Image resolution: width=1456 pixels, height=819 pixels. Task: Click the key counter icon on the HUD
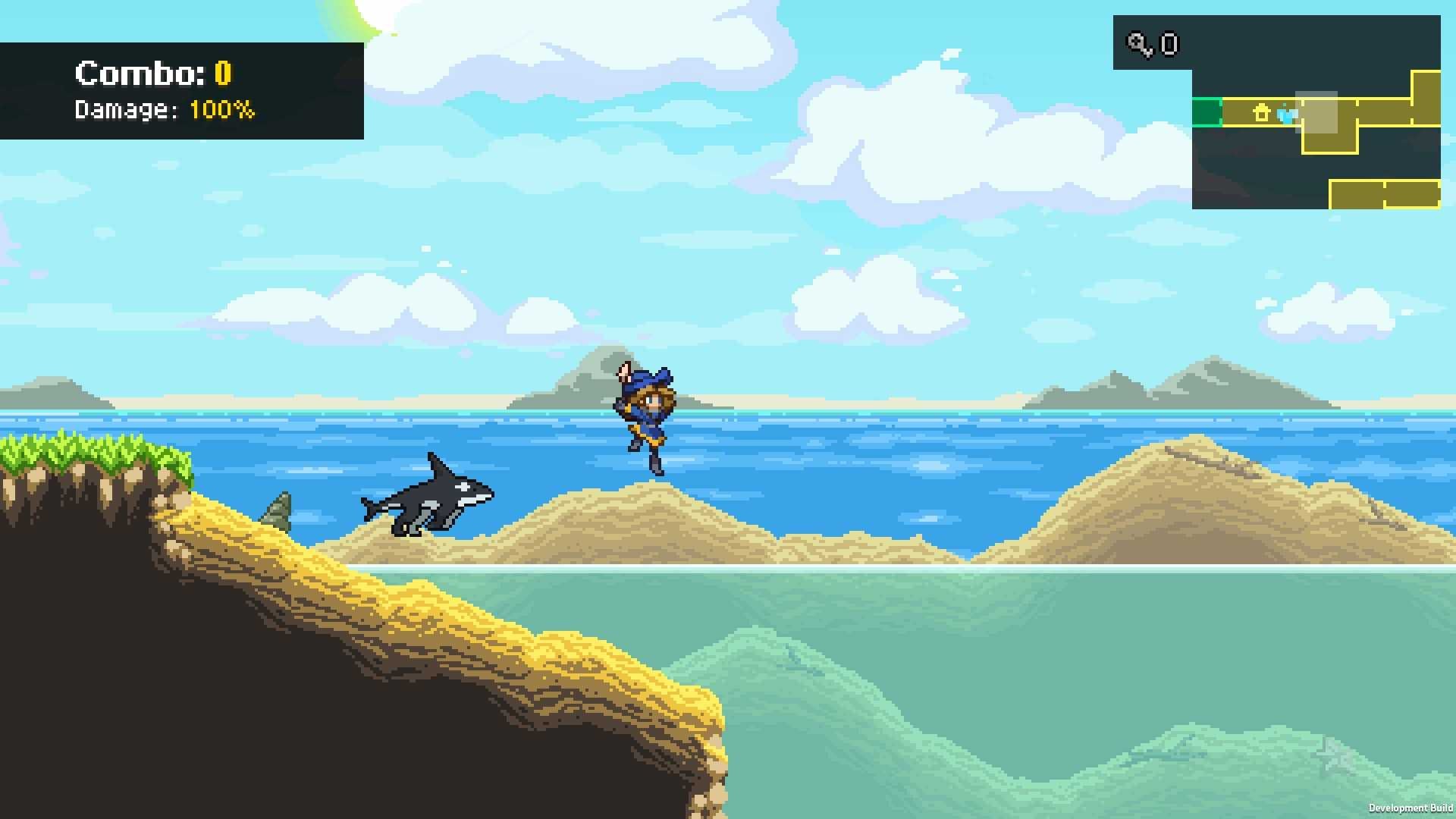tap(1137, 44)
